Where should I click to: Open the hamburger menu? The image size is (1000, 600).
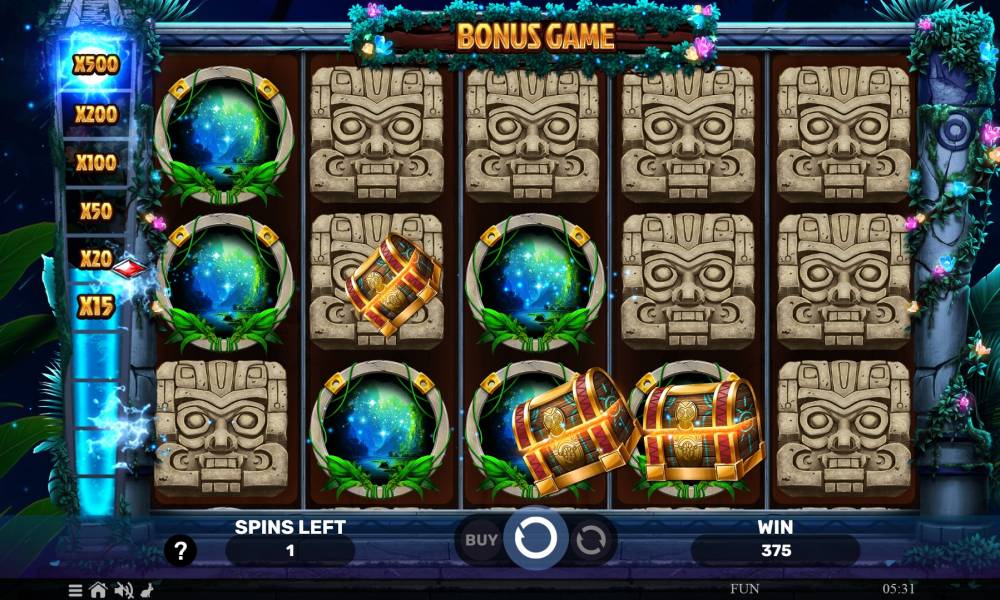[x=76, y=589]
